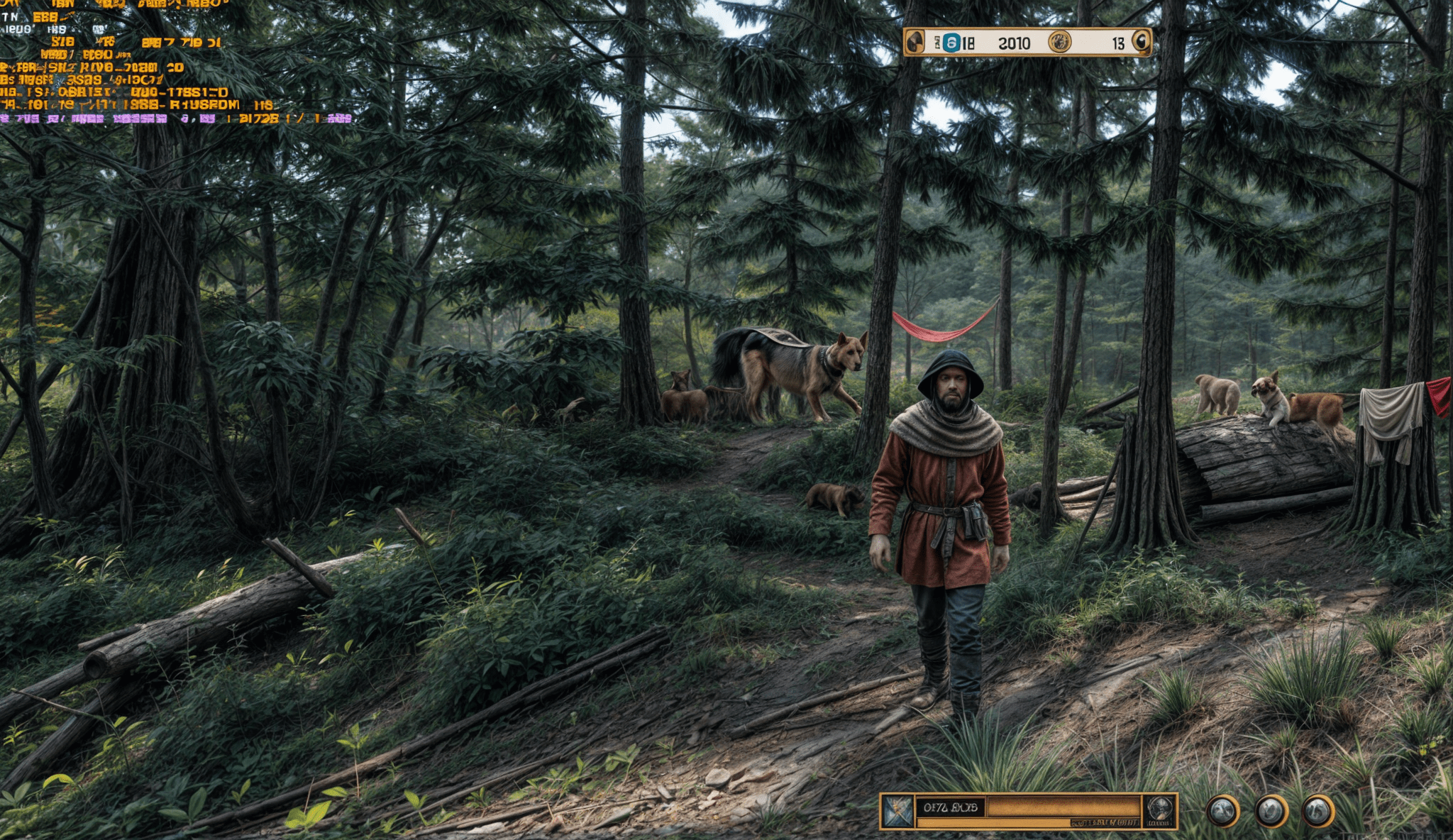Open the dark pouch icon on the resource bar
Screen dimensions: 1453x840
(x=915, y=43)
